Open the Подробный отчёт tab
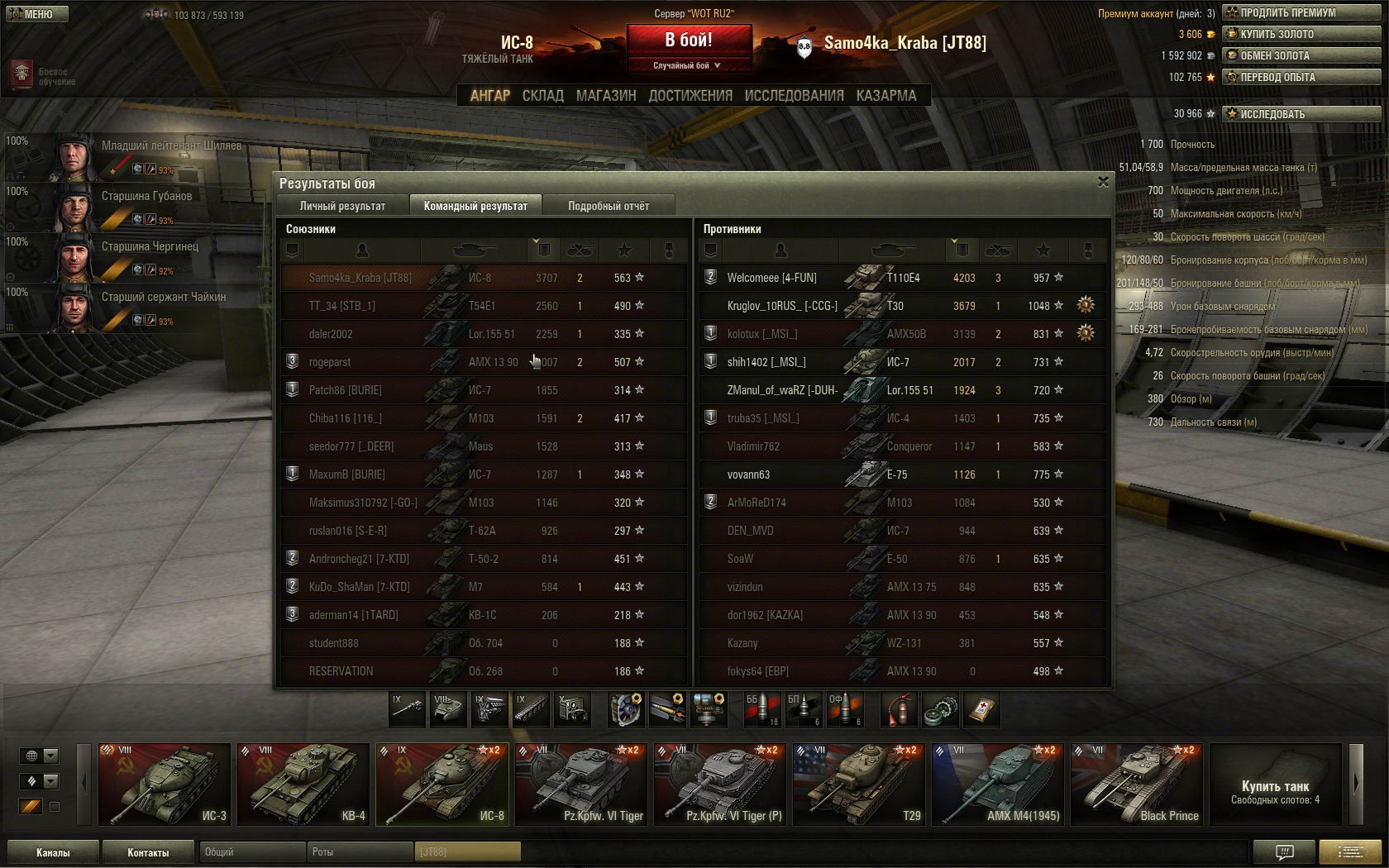This screenshot has width=1389, height=868. (609, 206)
